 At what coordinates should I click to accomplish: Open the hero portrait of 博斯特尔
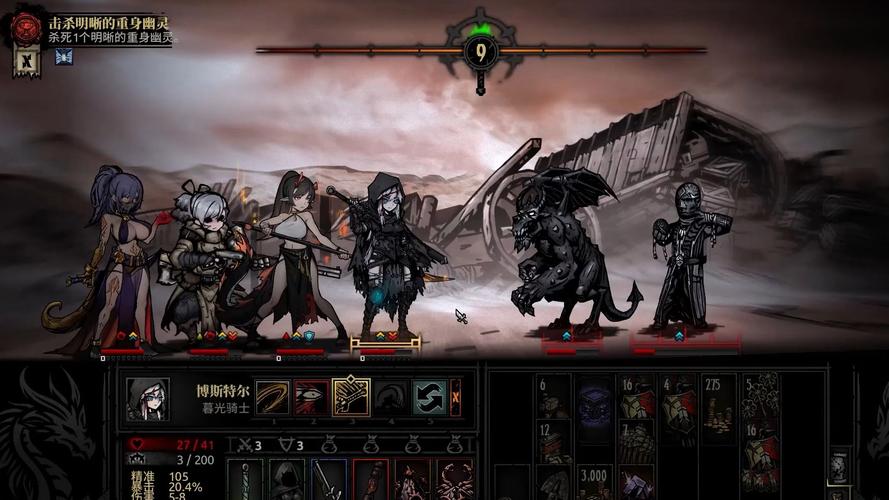[x=146, y=399]
